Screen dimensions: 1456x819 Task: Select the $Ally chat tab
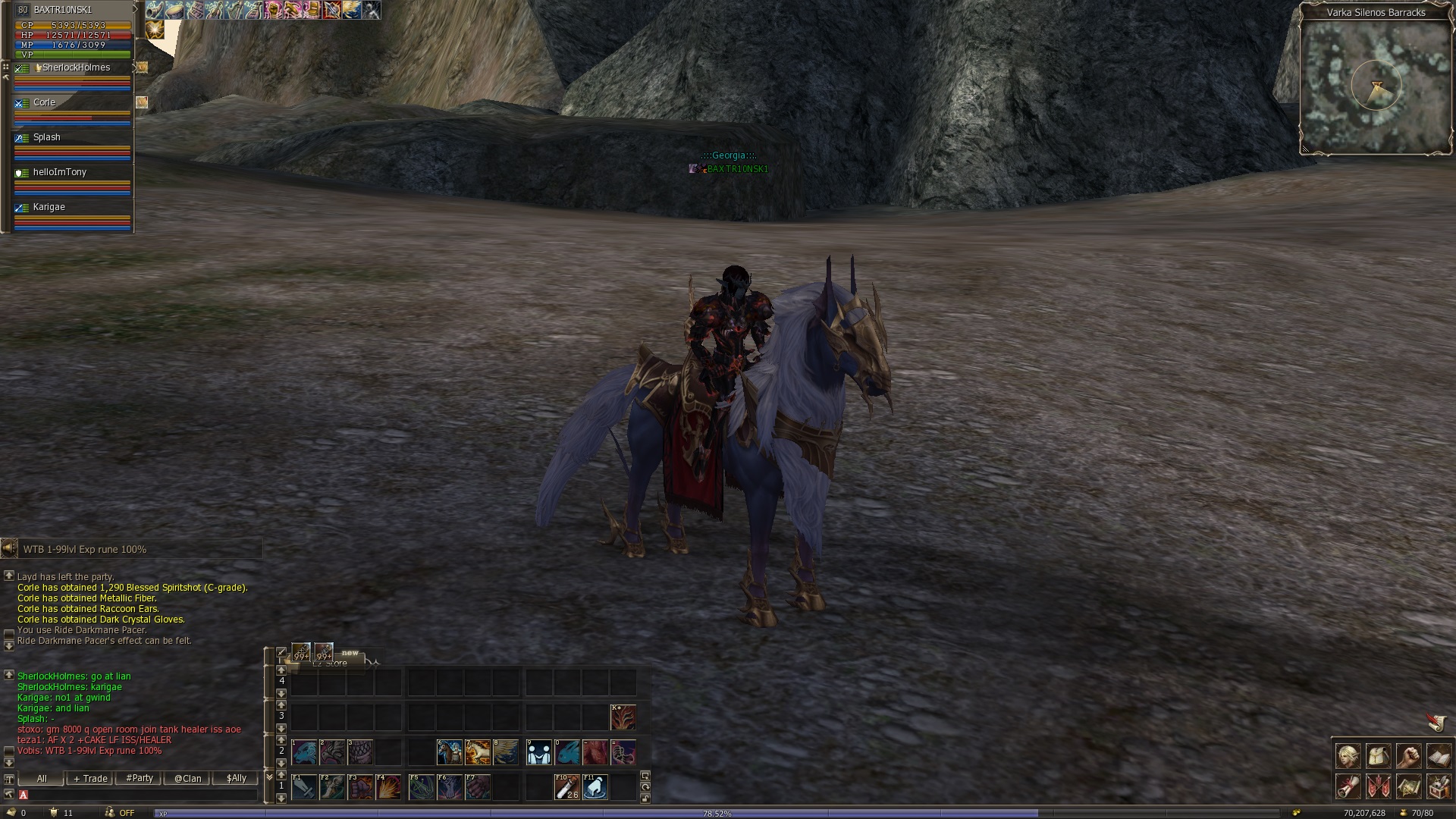pos(237,779)
